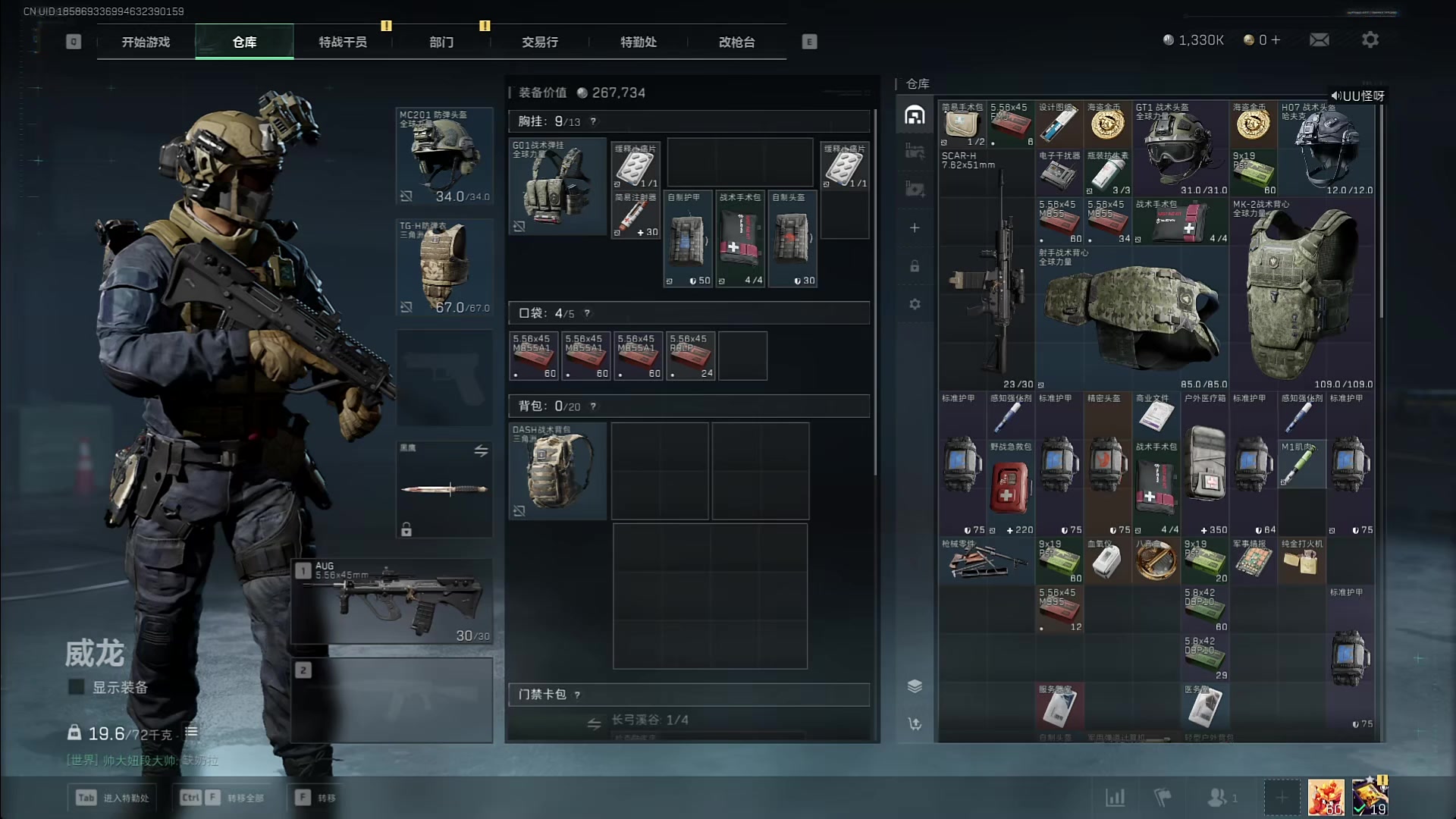Select the knife melee weapon slot

tap(444, 489)
